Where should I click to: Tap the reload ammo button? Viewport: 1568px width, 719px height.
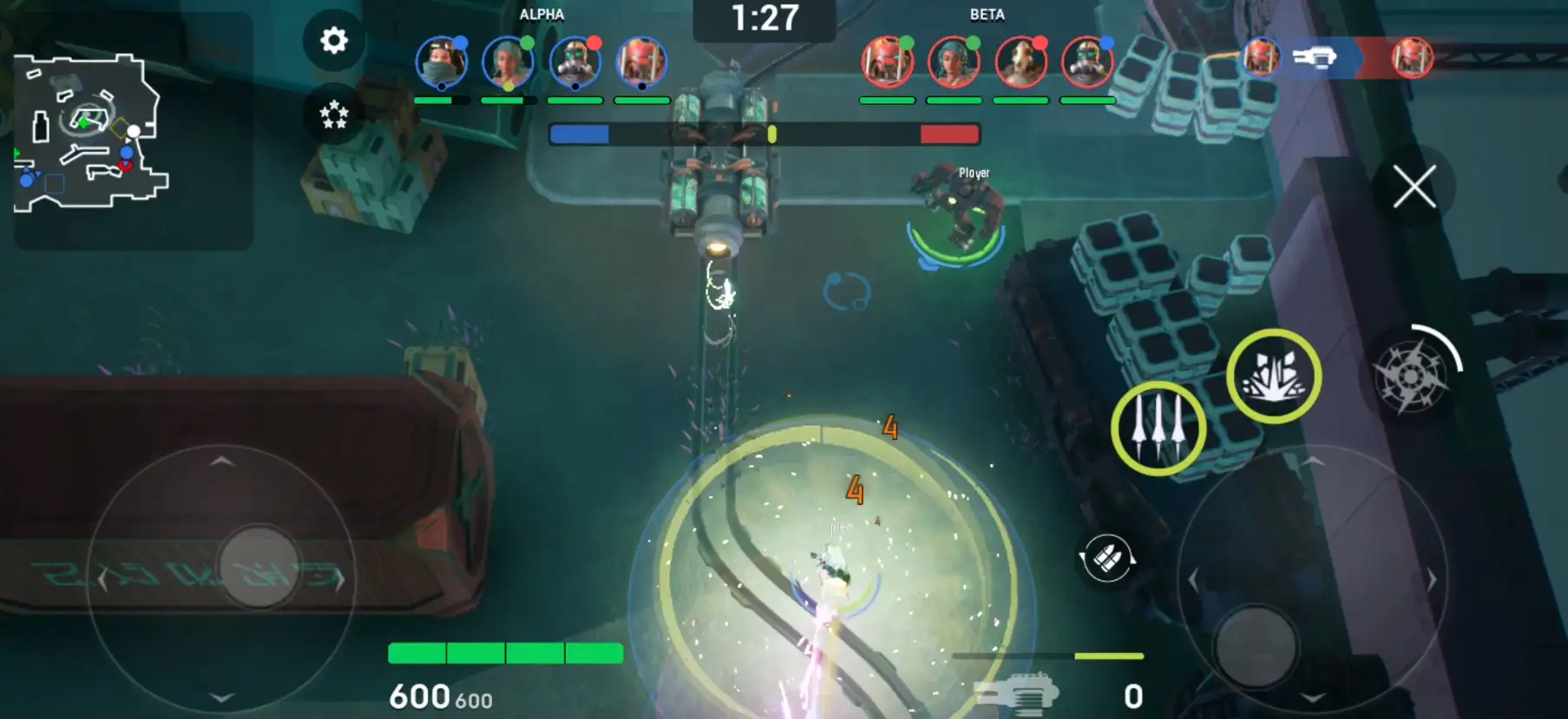tap(1106, 559)
